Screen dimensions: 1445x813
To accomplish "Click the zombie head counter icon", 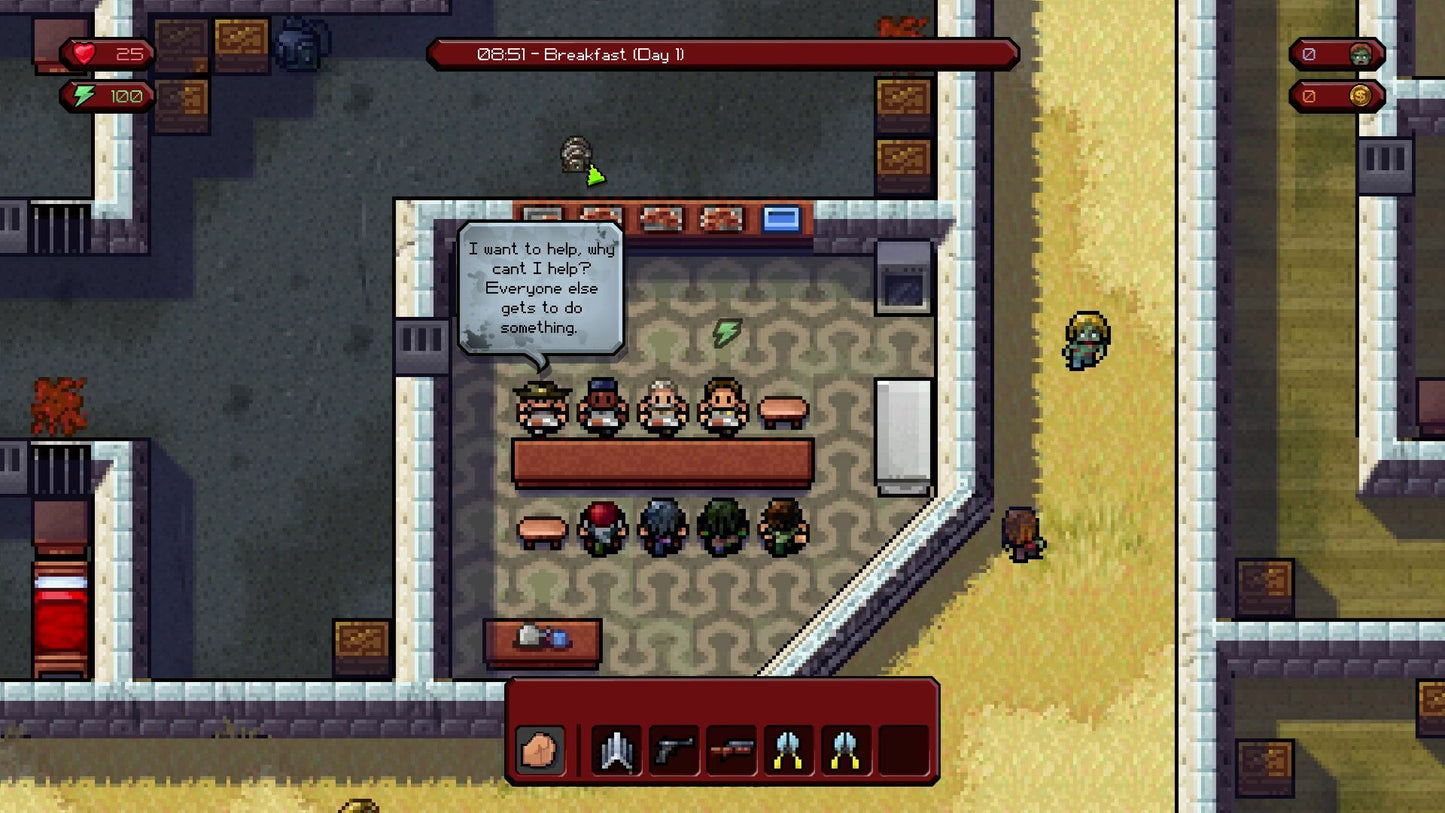I will pyautogui.click(x=1359, y=55).
